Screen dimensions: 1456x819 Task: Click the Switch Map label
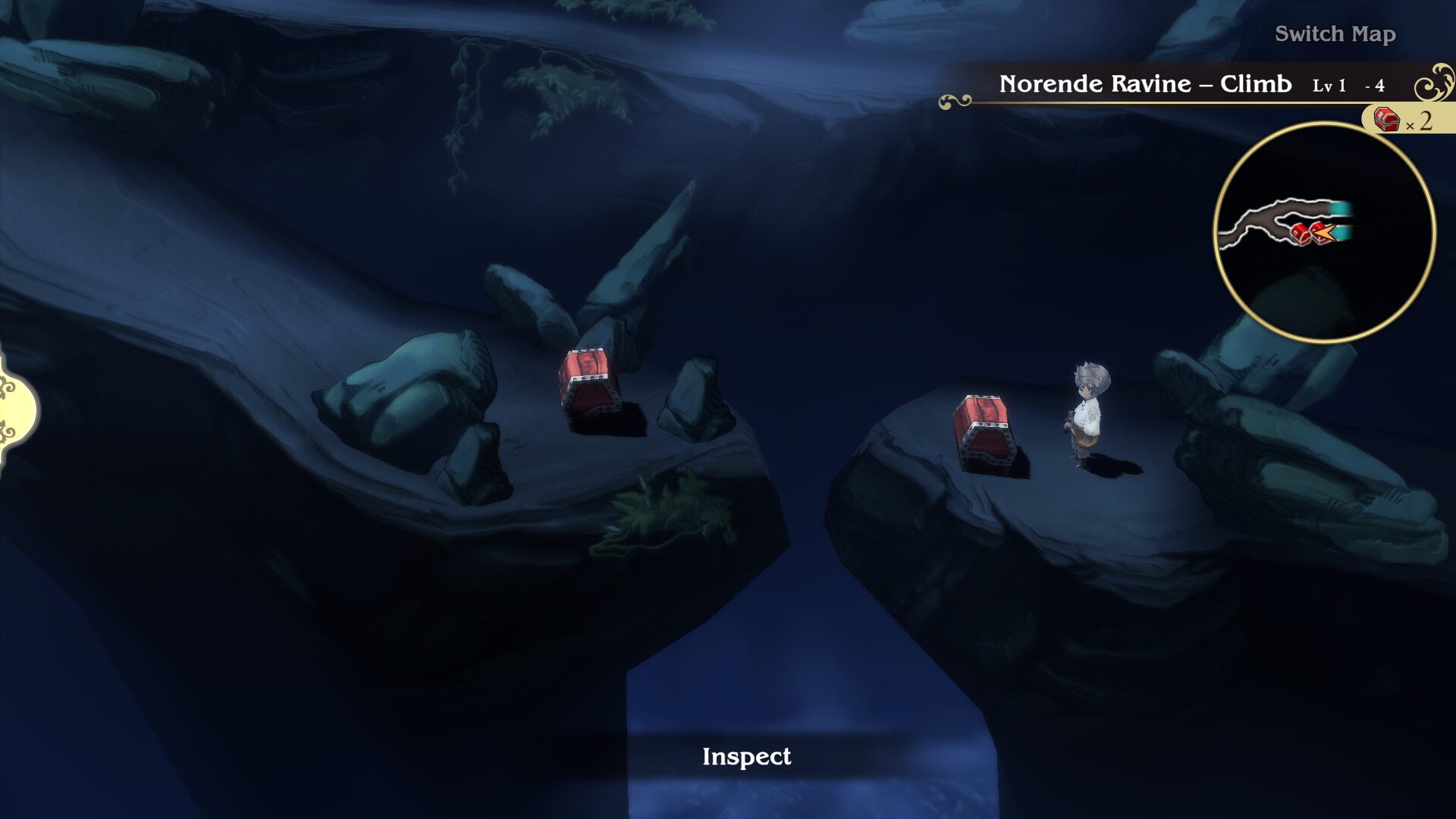pyautogui.click(x=1335, y=34)
